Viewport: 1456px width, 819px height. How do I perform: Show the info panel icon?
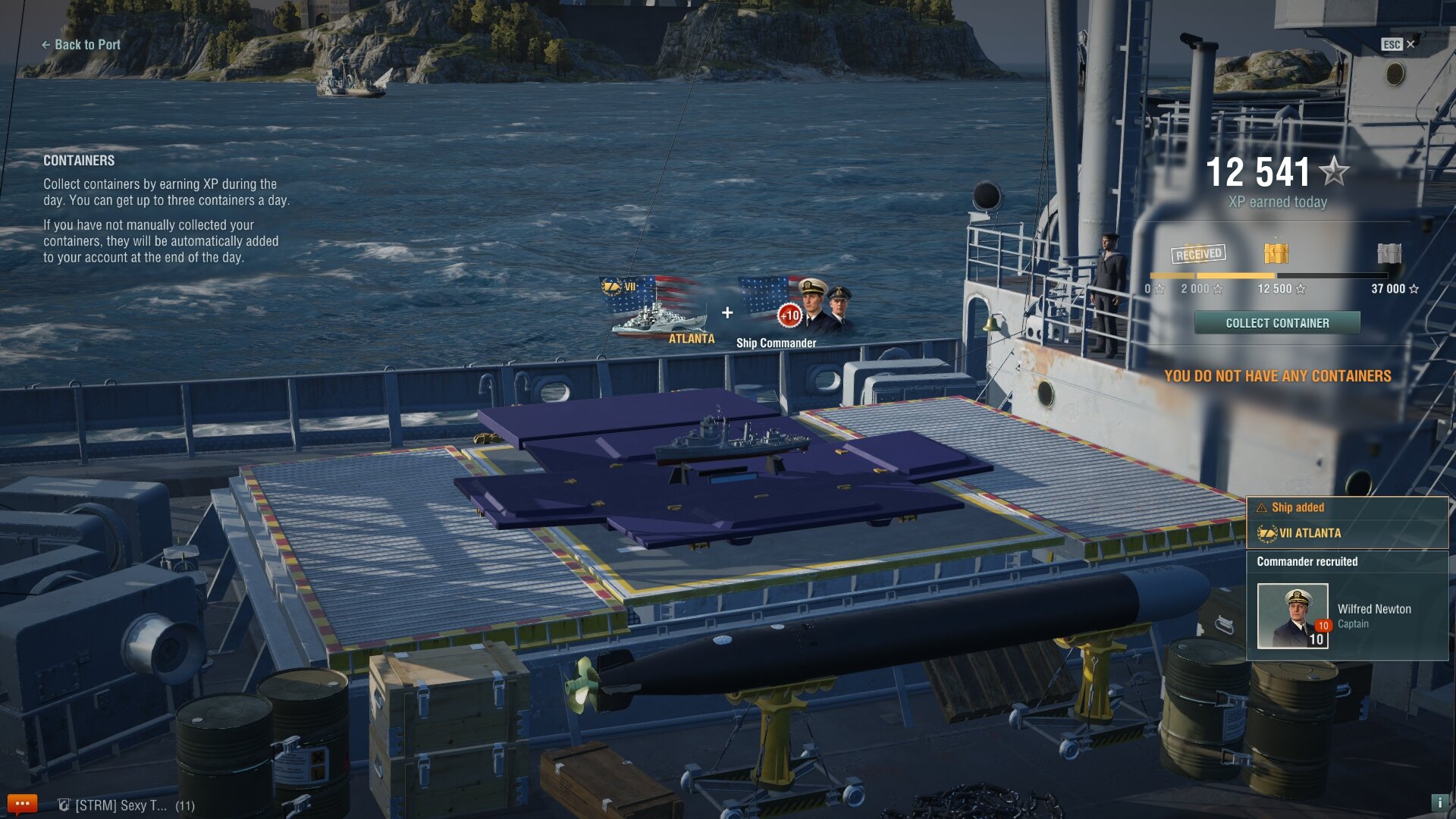click(x=1439, y=802)
